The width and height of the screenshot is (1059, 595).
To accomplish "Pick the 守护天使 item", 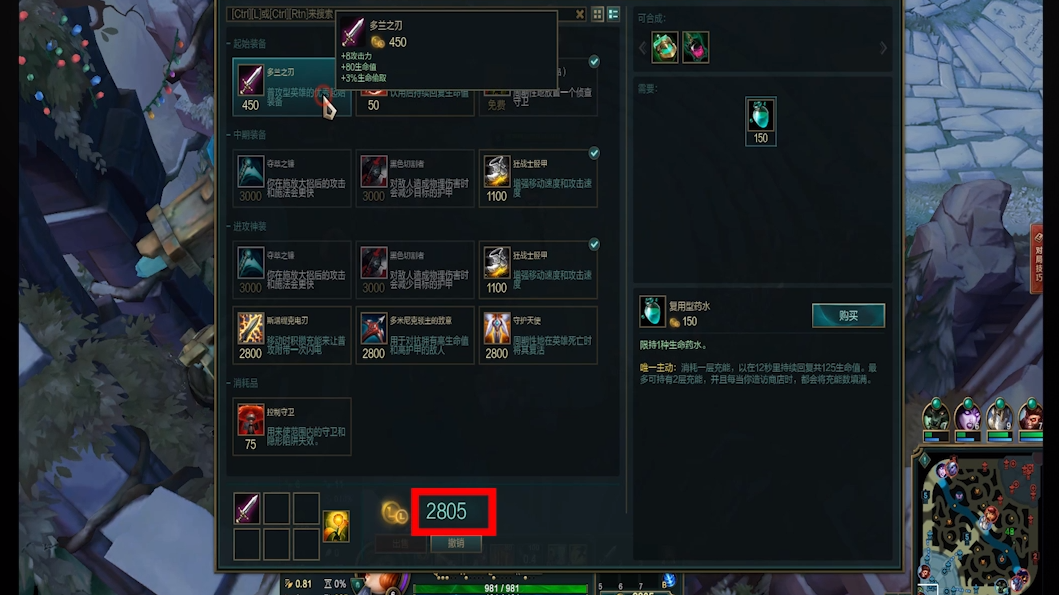I will [539, 334].
